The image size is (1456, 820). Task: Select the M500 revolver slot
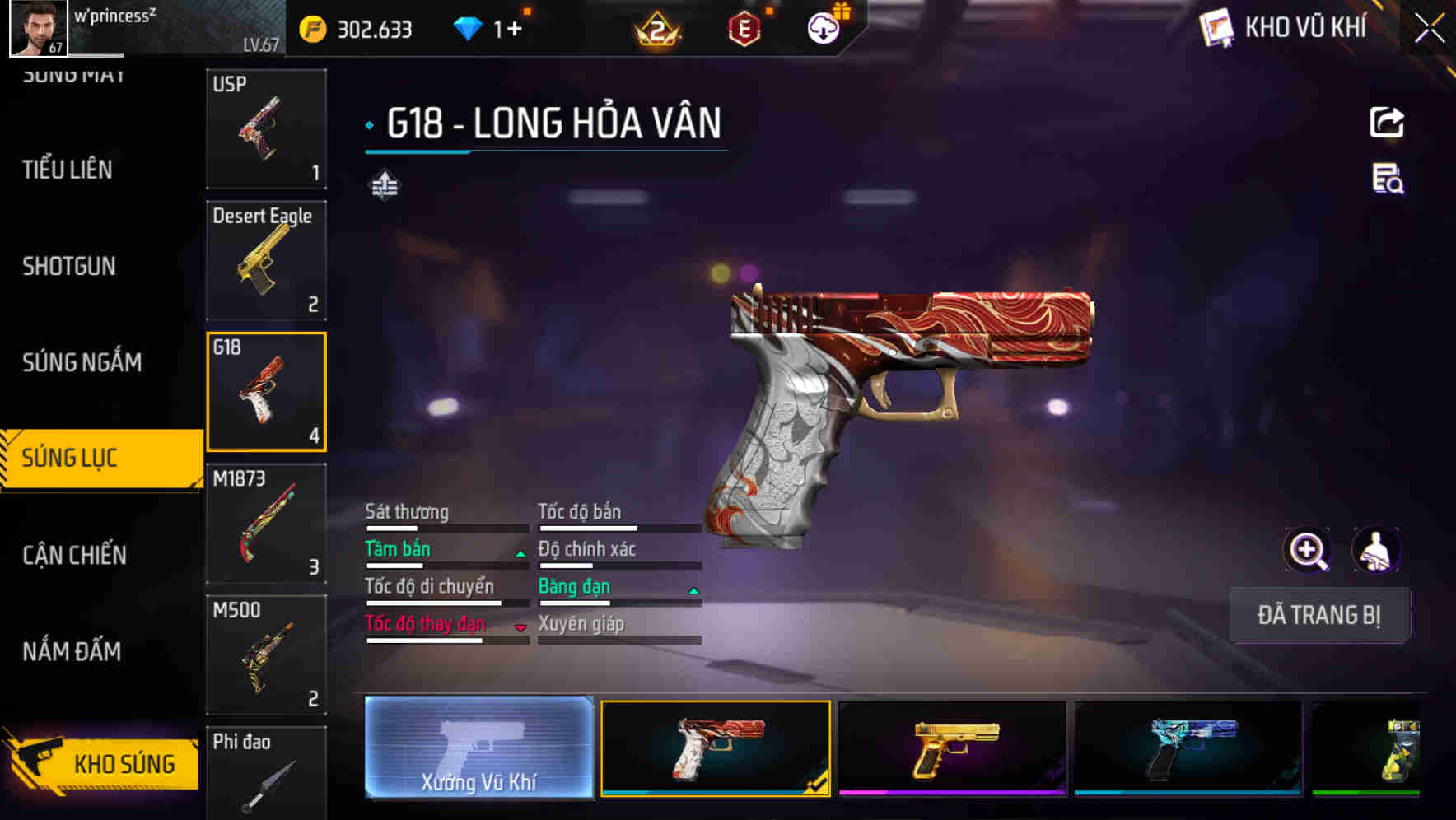[x=266, y=655]
